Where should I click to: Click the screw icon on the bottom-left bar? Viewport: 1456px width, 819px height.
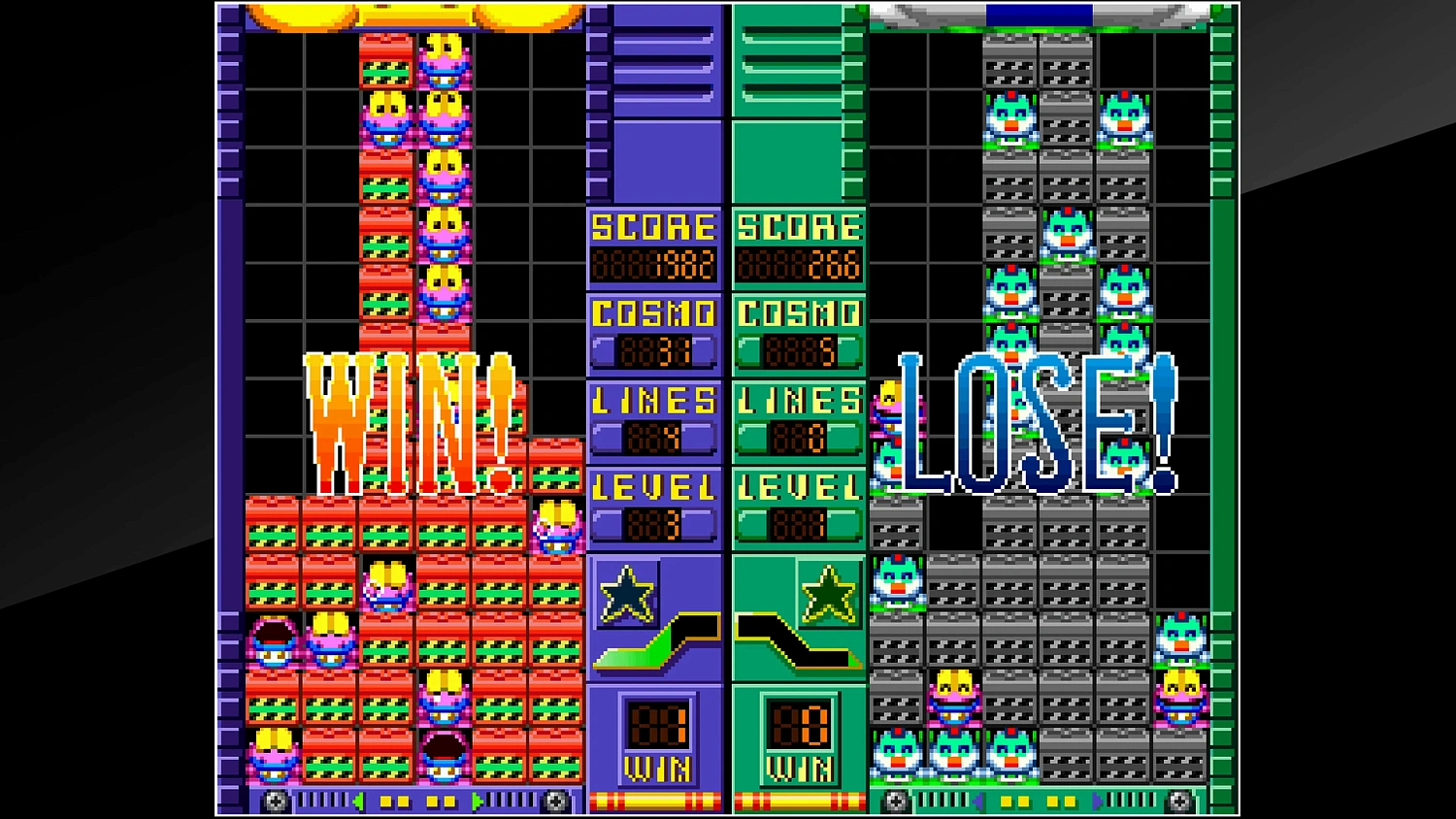[x=275, y=801]
